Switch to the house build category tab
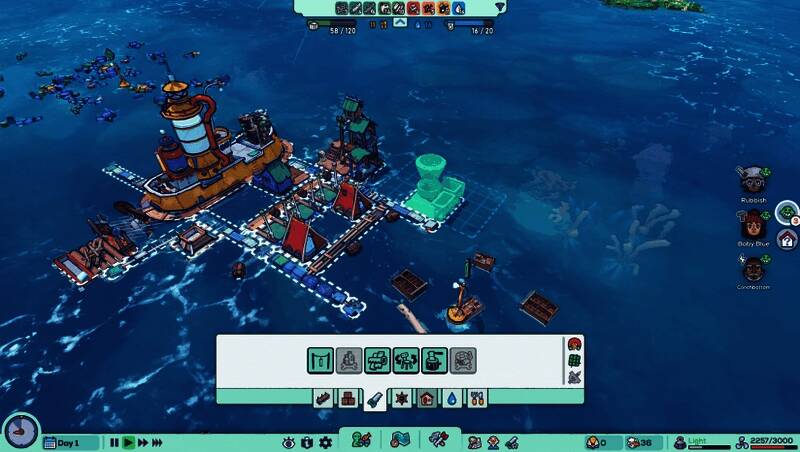 click(426, 398)
